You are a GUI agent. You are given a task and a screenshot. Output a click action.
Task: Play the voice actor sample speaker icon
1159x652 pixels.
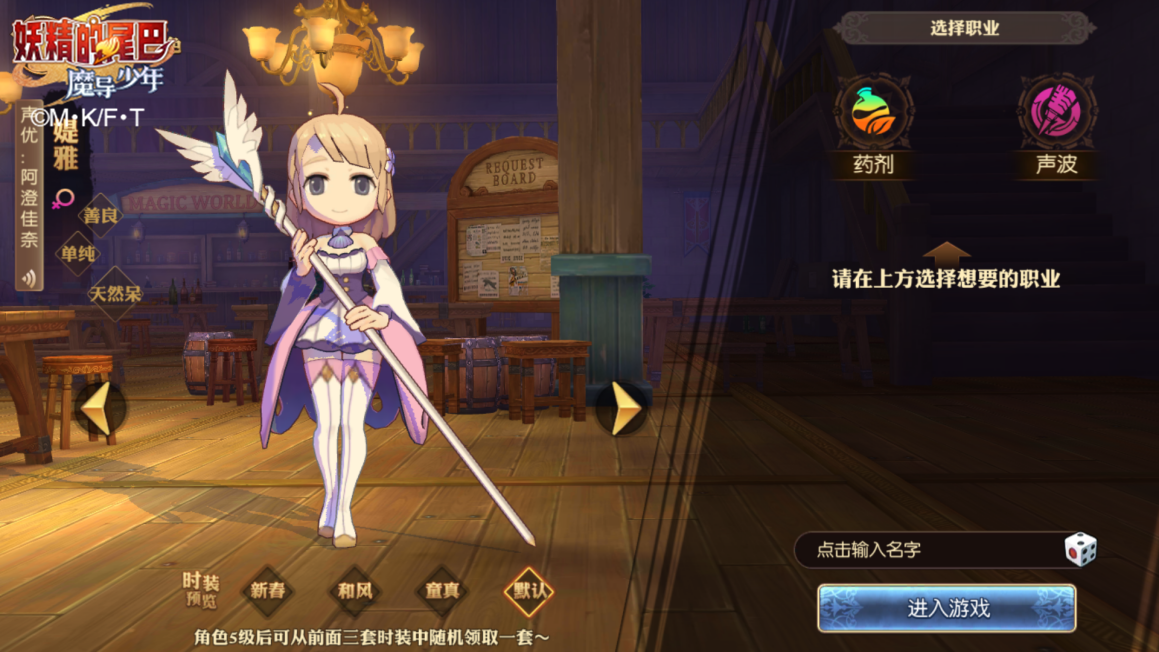point(30,278)
